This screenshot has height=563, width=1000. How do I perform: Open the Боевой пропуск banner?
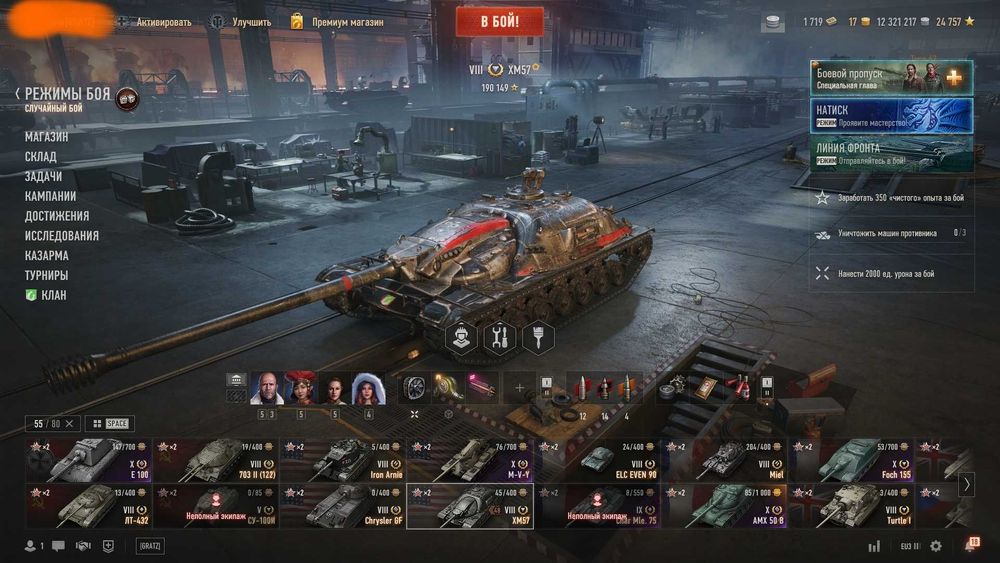point(891,78)
